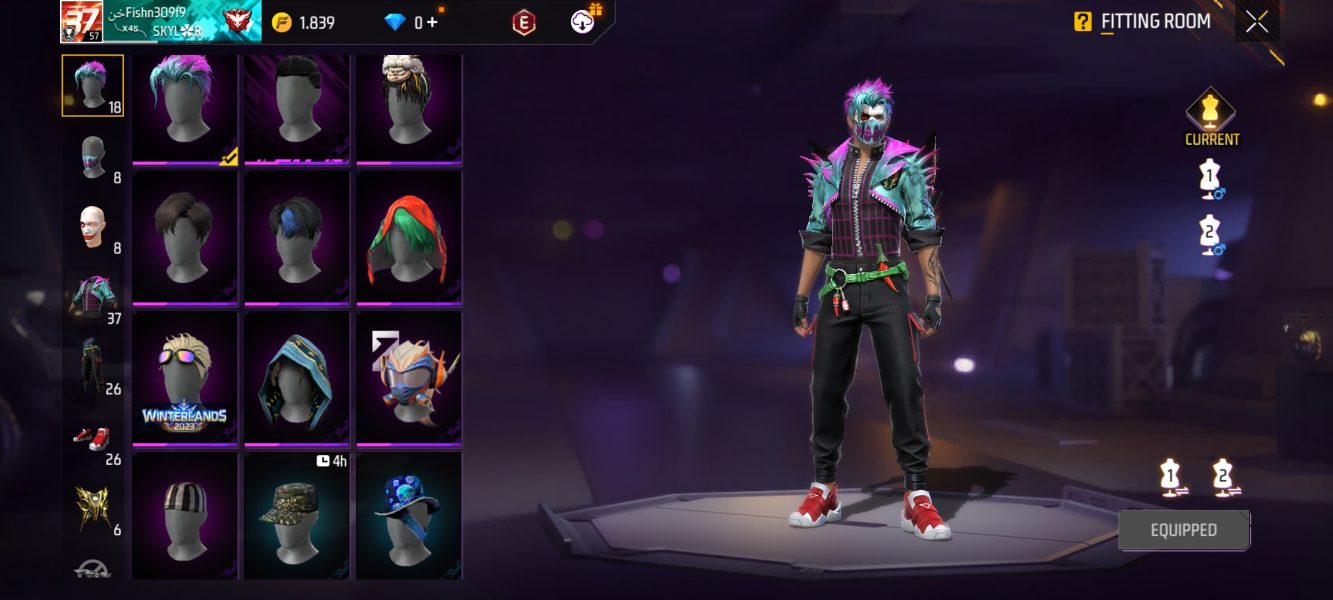
Task: Choose the black hair with blue streak
Action: click(297, 238)
